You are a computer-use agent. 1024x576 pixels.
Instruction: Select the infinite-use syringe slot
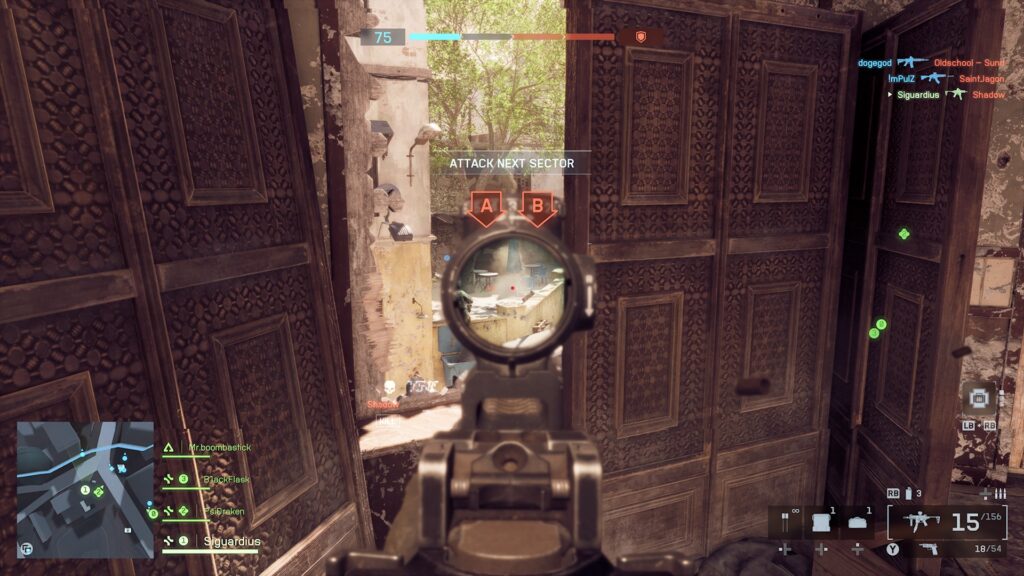point(785,522)
